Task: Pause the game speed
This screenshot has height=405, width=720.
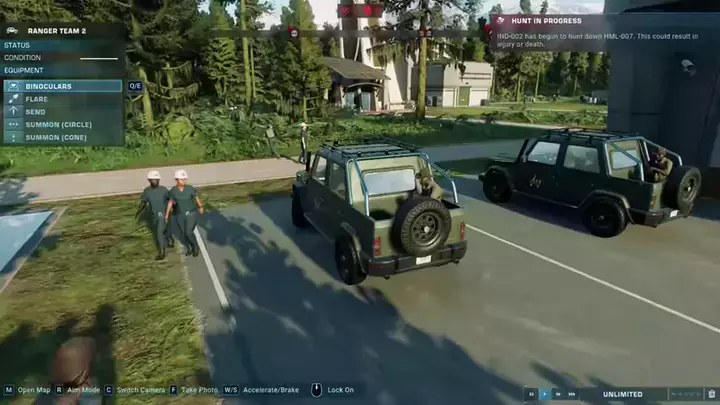Action: pos(532,394)
